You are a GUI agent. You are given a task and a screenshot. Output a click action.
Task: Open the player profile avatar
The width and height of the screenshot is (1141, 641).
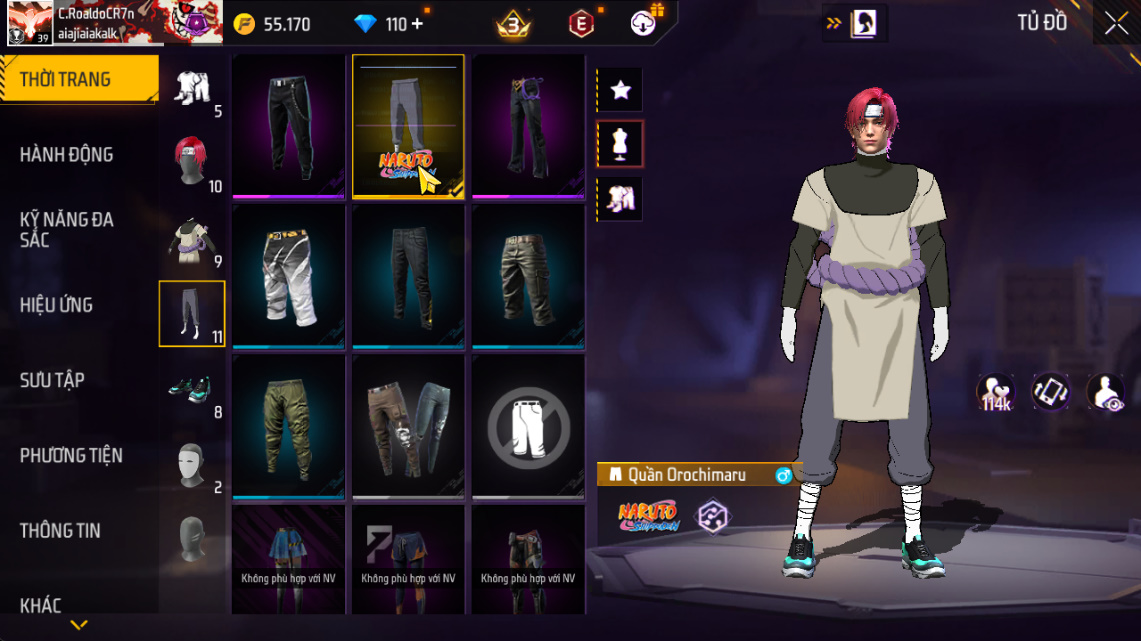point(30,23)
